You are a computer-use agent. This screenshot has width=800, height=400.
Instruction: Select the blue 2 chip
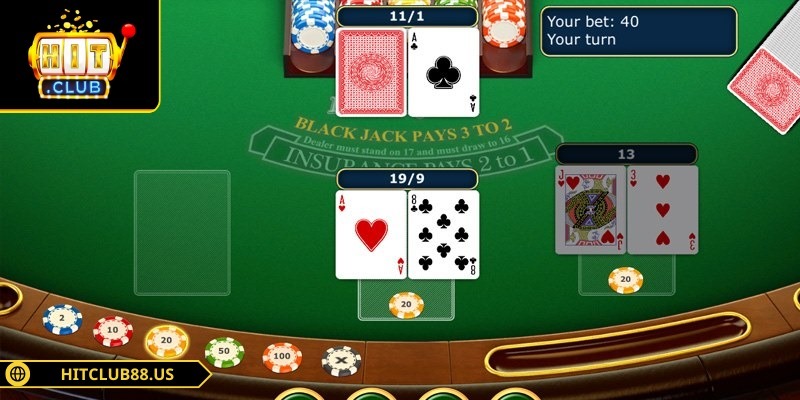[x=62, y=319]
